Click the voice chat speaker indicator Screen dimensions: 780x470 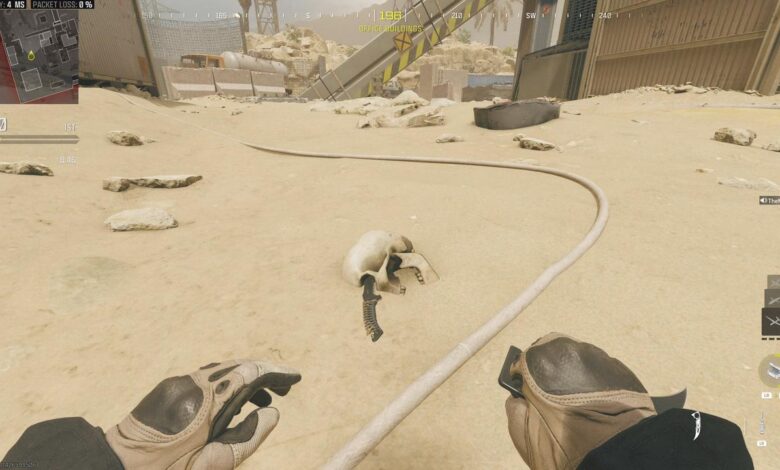[766, 201]
